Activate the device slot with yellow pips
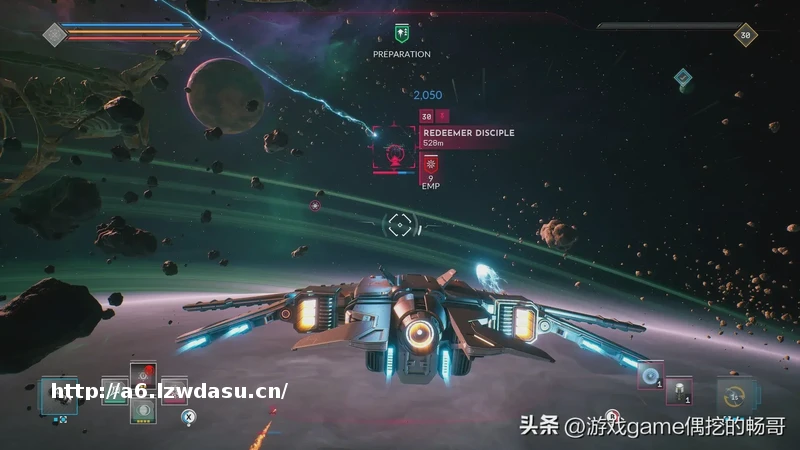 pyautogui.click(x=145, y=408)
